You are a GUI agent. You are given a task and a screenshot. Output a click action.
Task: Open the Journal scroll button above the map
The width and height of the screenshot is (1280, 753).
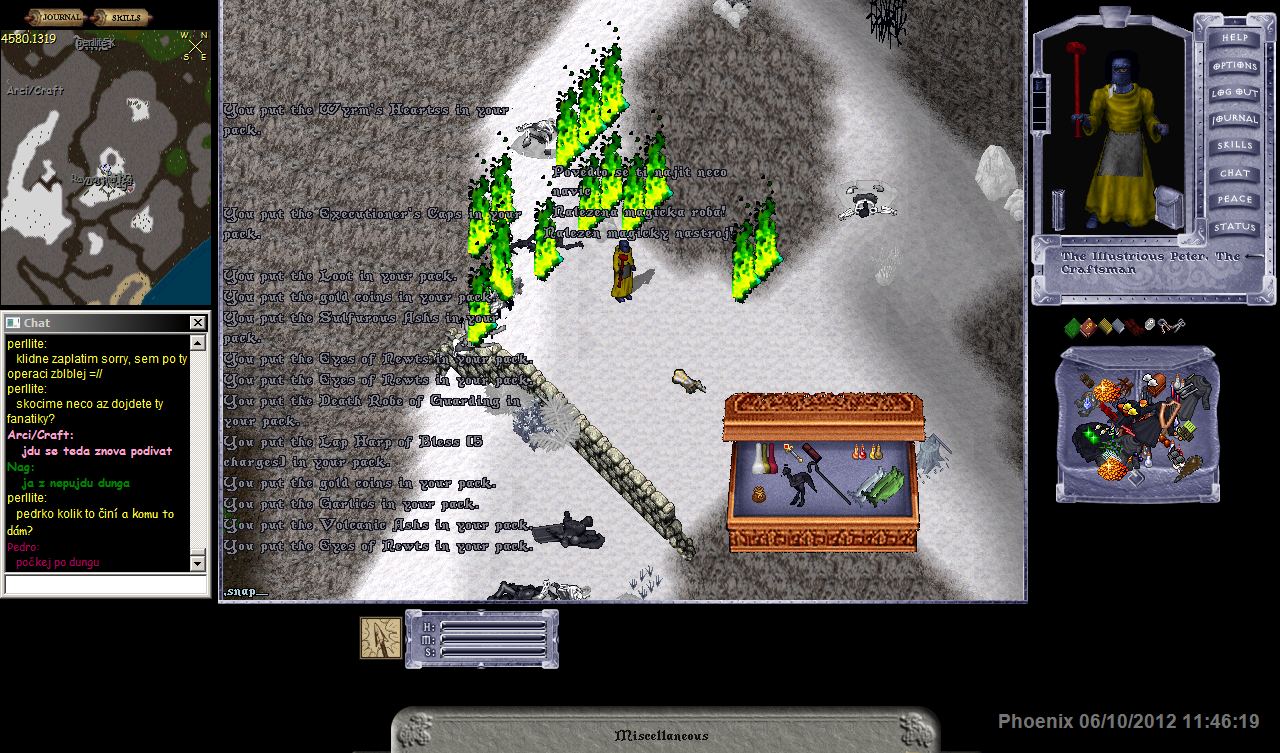click(56, 17)
